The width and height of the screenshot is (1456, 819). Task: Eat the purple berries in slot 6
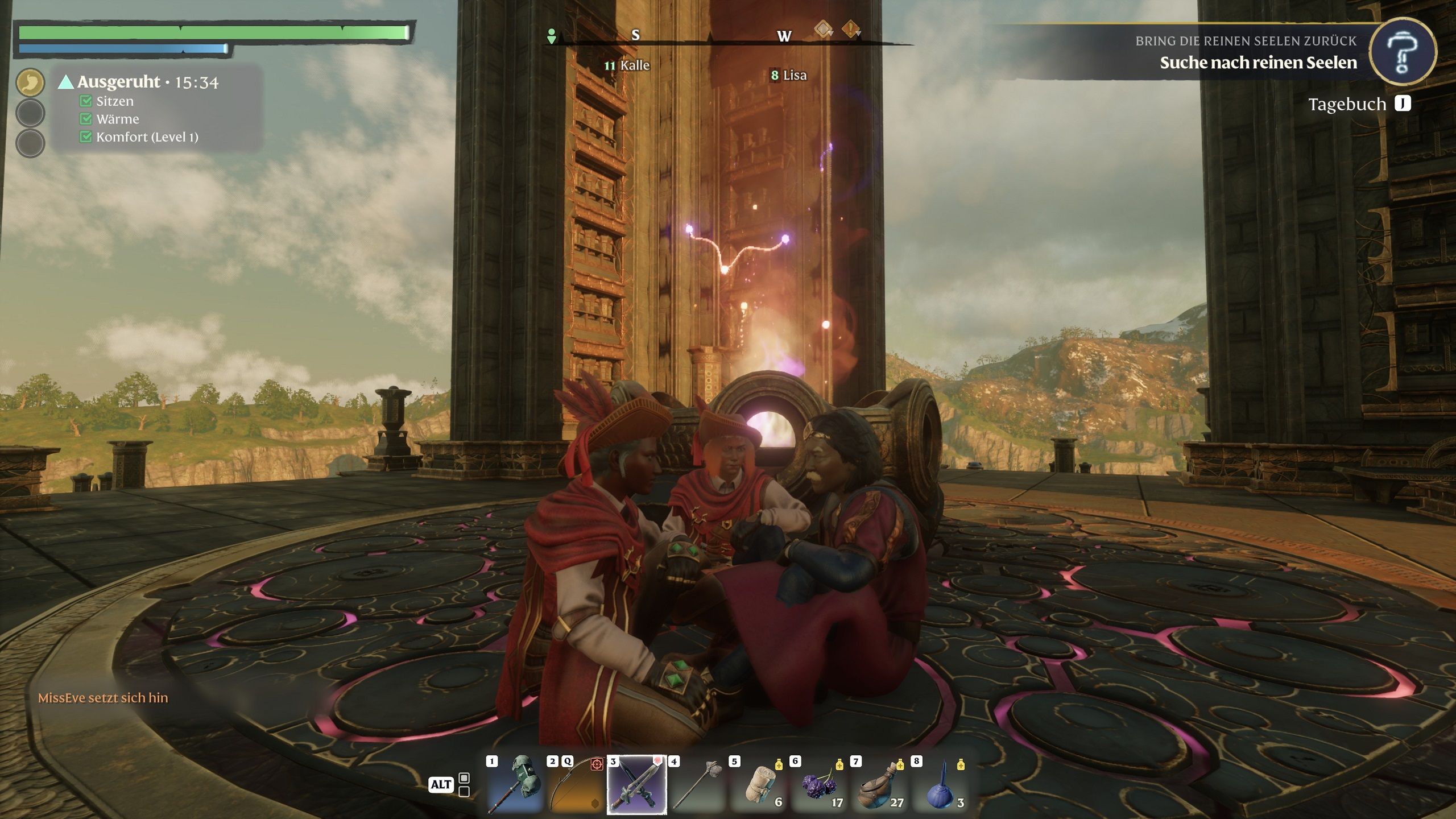tap(819, 784)
